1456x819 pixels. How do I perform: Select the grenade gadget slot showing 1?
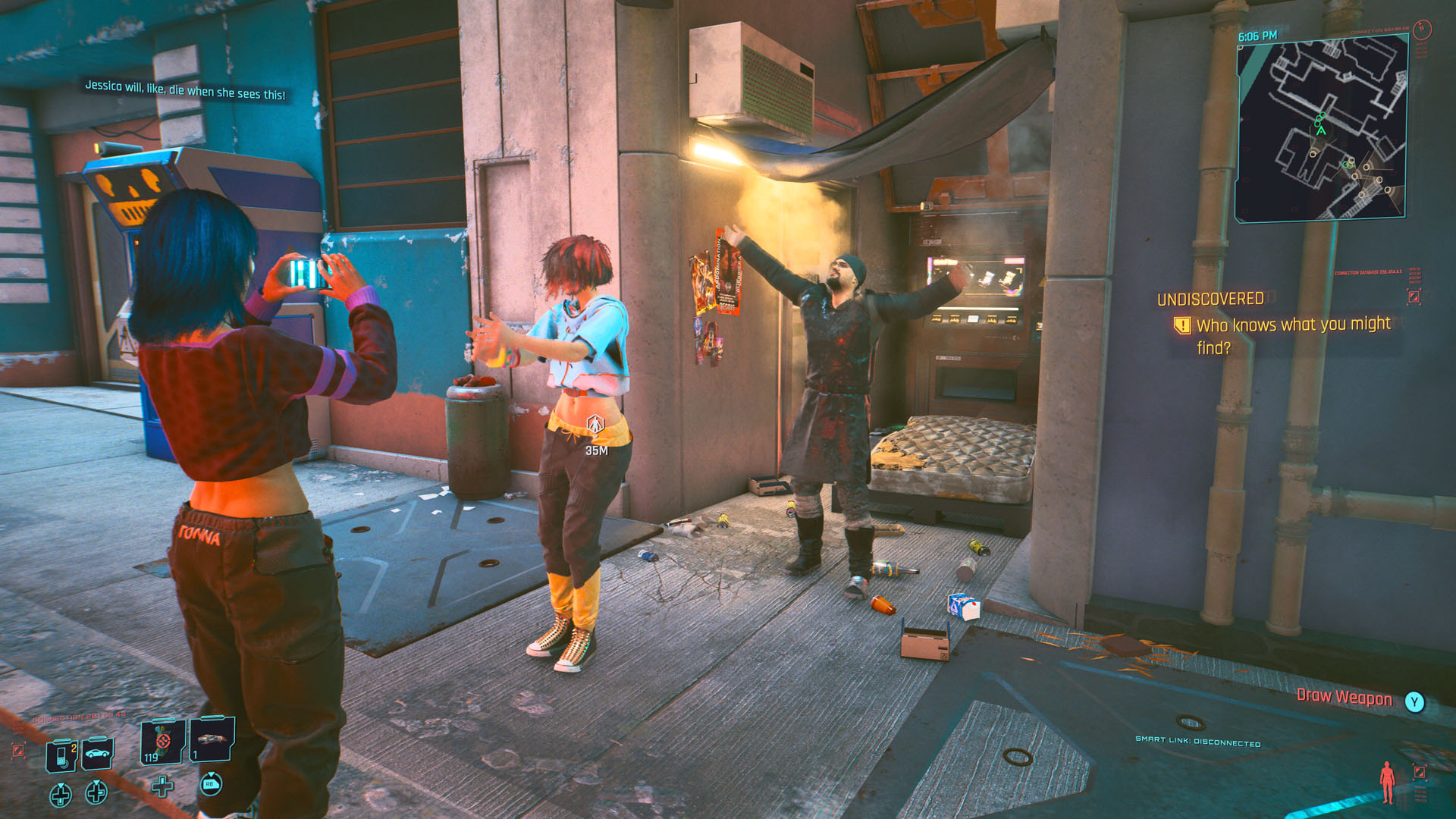point(212,739)
